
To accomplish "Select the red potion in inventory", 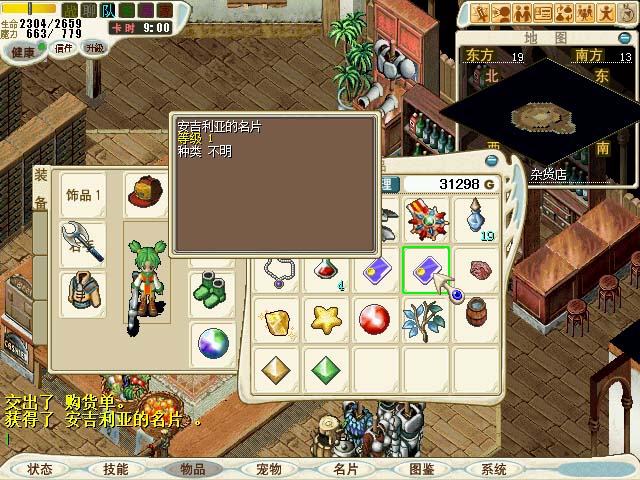I will click(x=324, y=270).
